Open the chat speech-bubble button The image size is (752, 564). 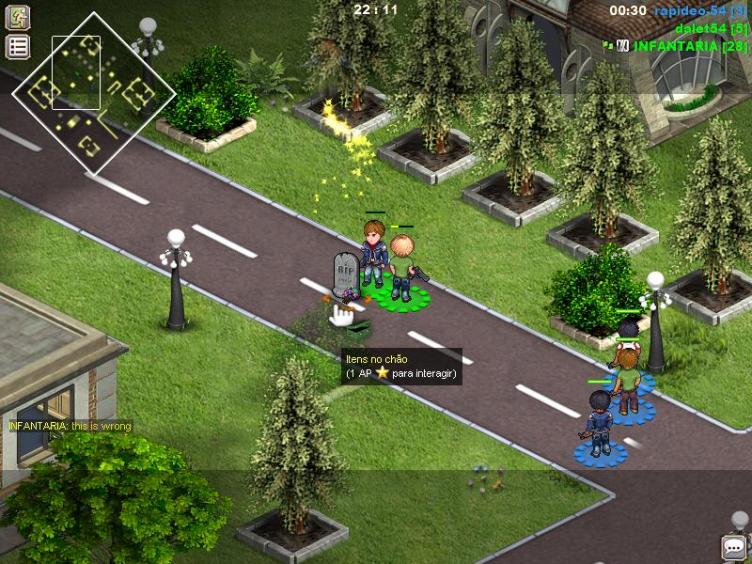[736, 548]
